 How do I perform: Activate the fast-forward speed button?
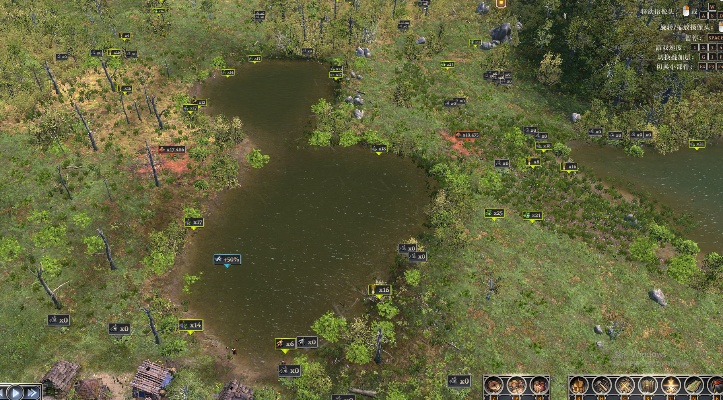point(32,392)
